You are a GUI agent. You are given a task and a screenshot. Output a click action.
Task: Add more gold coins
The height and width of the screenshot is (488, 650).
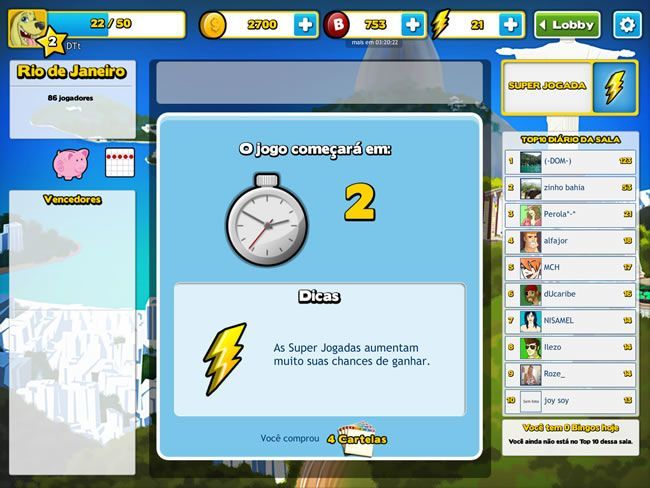[304, 25]
